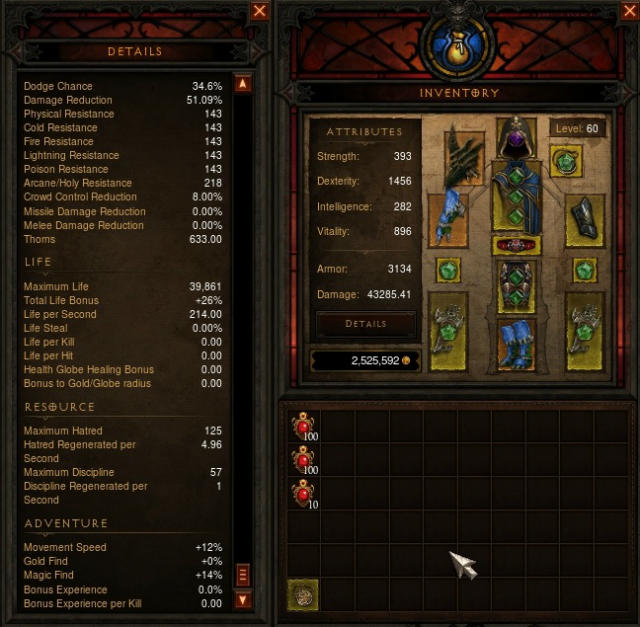Select the red belt slot
This screenshot has height=627, width=640.
coord(516,245)
